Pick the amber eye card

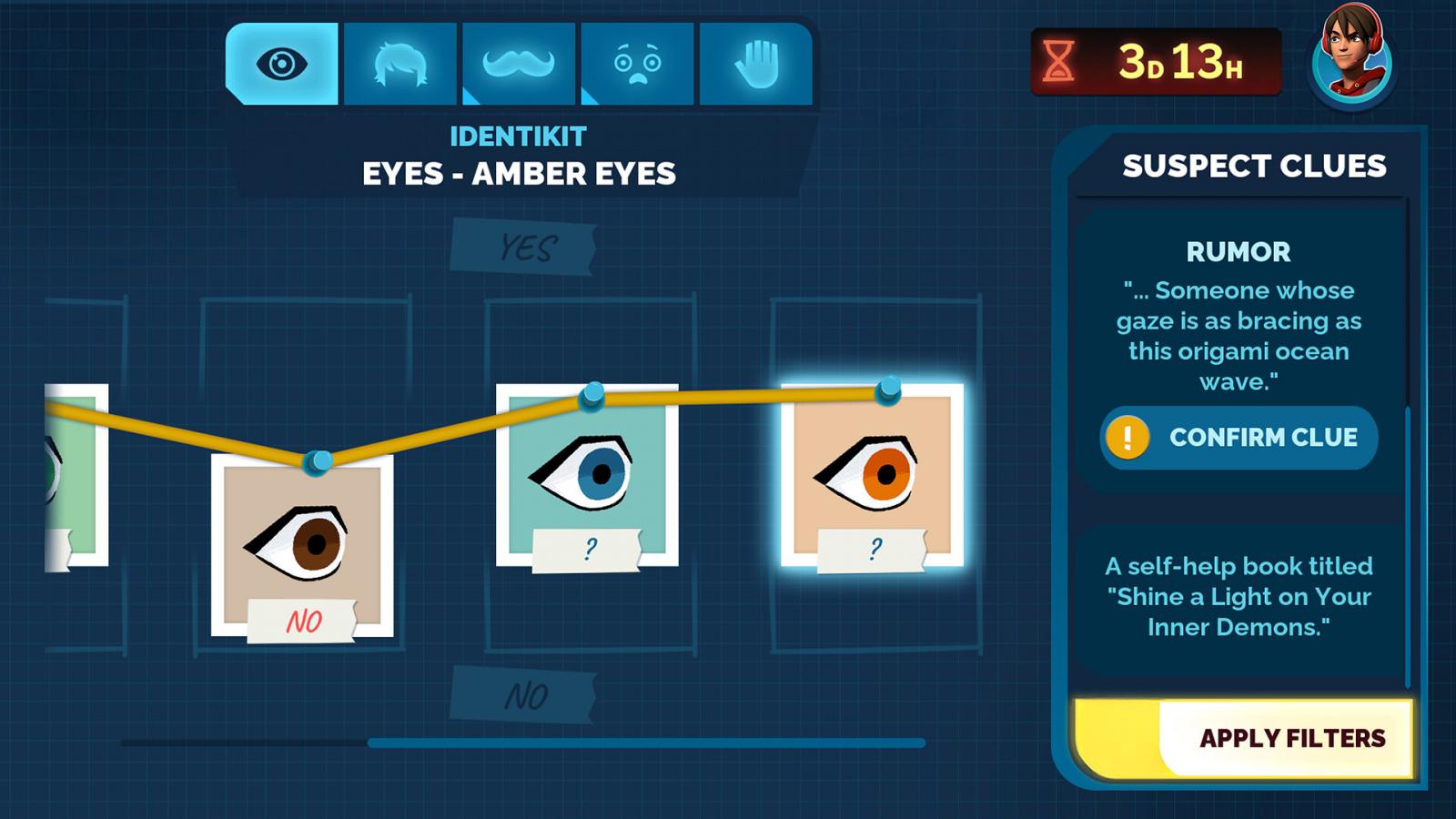pos(872,474)
